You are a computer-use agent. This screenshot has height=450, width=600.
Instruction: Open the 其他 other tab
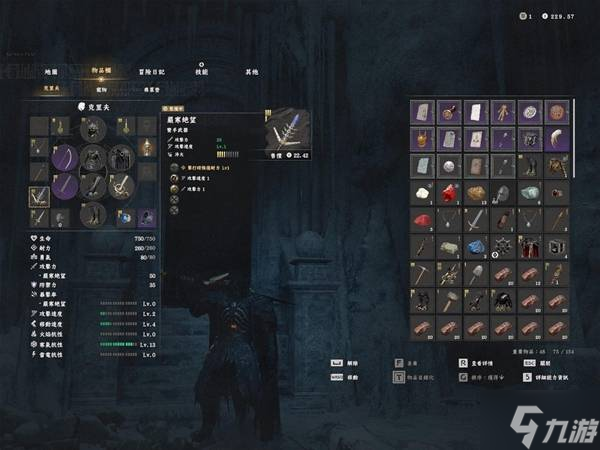252,72
